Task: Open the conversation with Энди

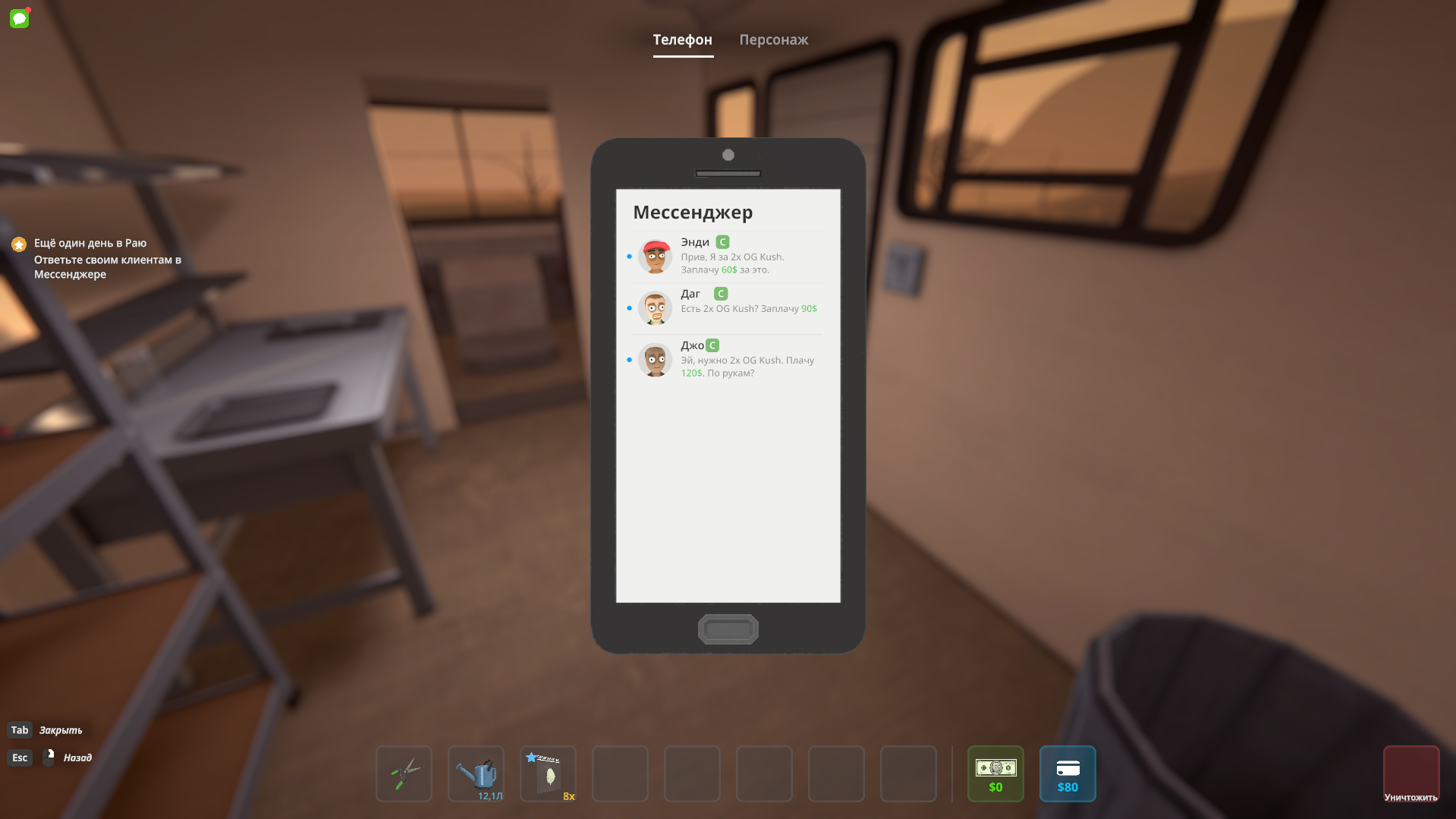Action: coord(727,257)
